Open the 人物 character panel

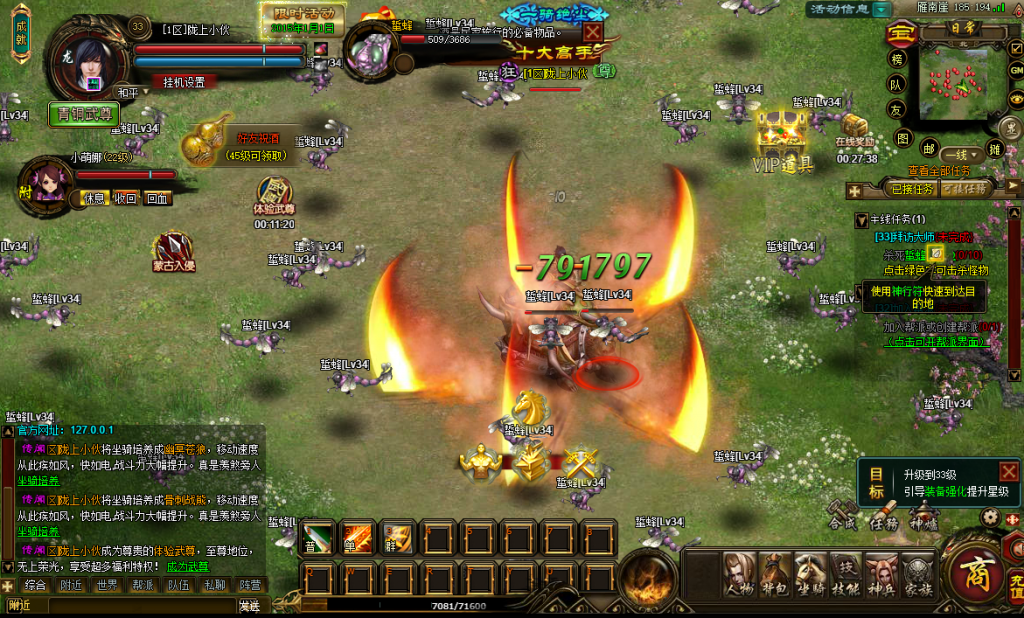tap(740, 575)
